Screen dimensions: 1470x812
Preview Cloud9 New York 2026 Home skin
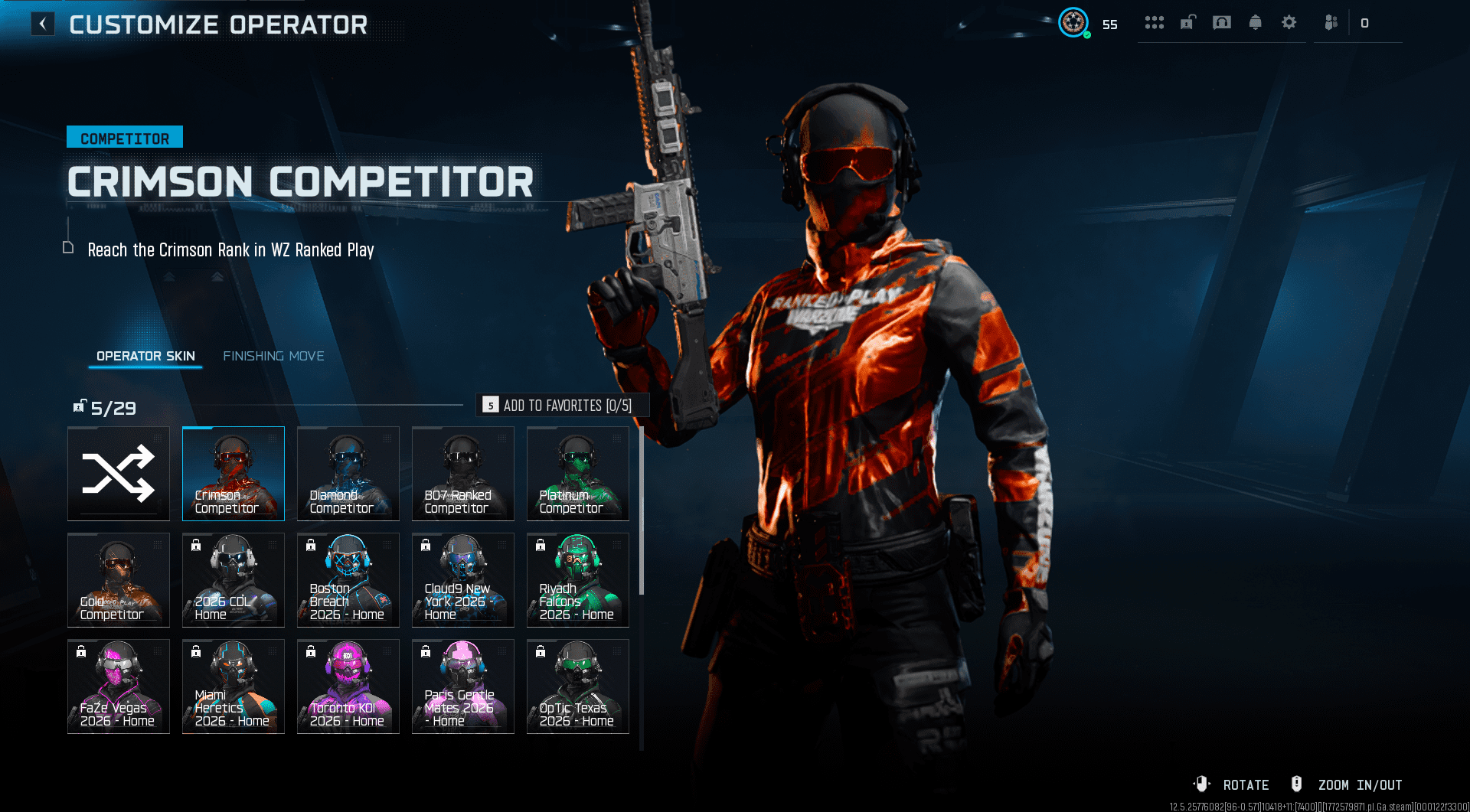click(x=463, y=580)
